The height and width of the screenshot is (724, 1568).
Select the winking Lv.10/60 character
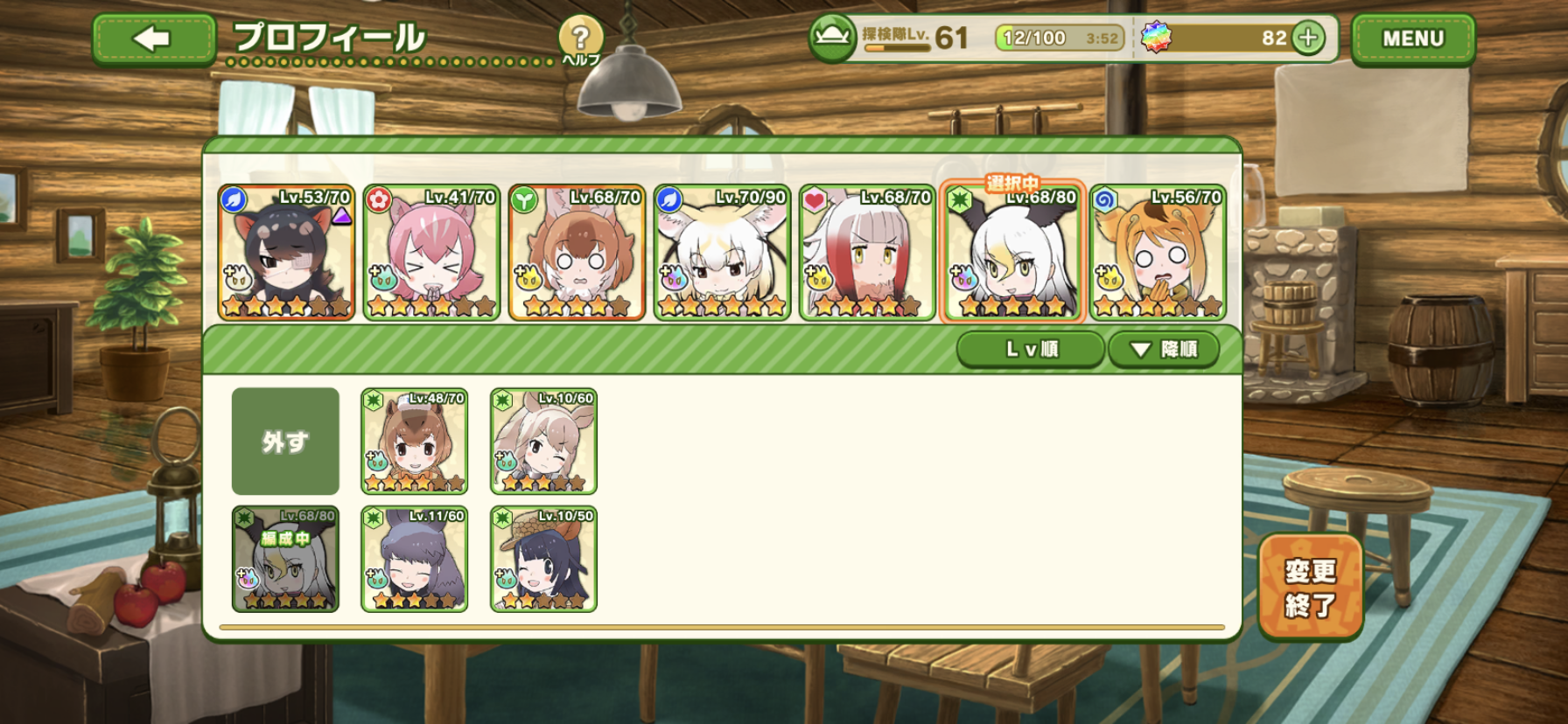pos(543,442)
